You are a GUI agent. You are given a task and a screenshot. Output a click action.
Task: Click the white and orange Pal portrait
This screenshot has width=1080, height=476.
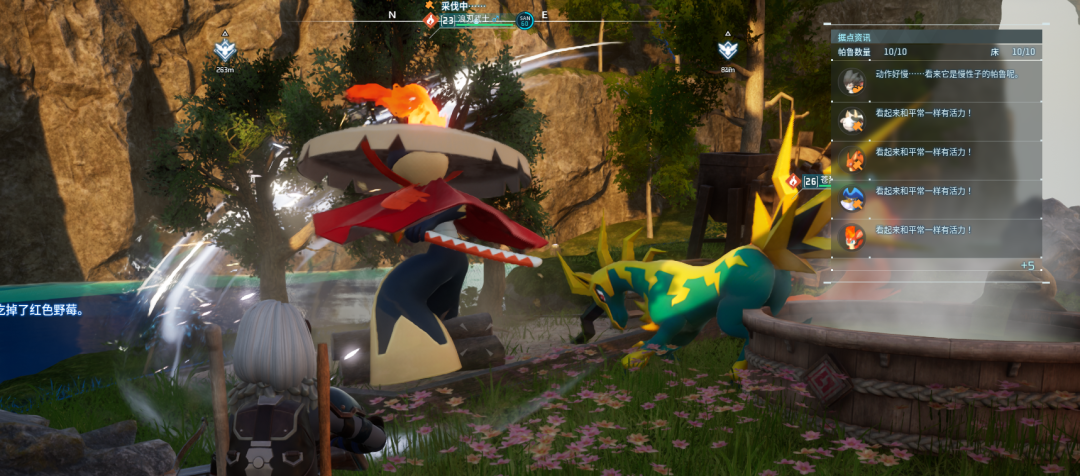(852, 121)
